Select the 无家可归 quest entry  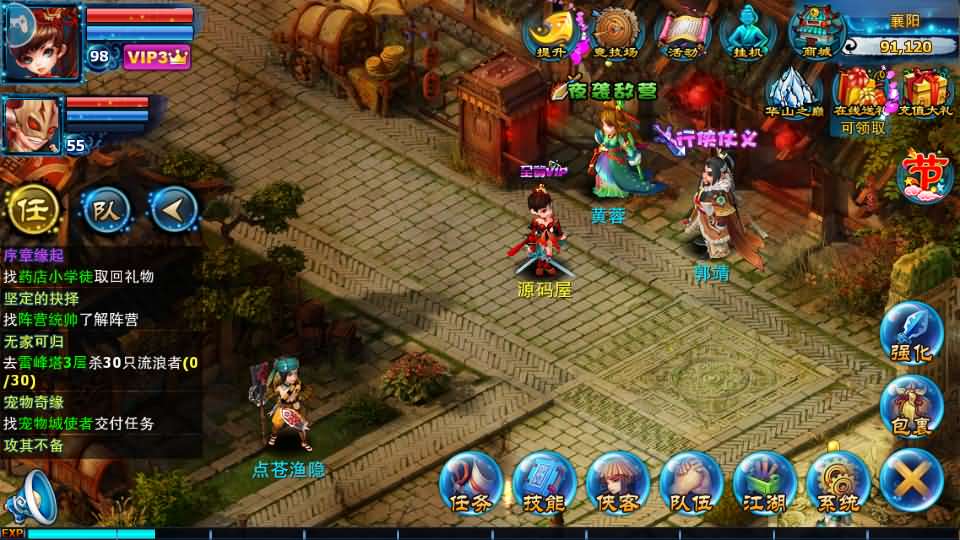click(32, 342)
